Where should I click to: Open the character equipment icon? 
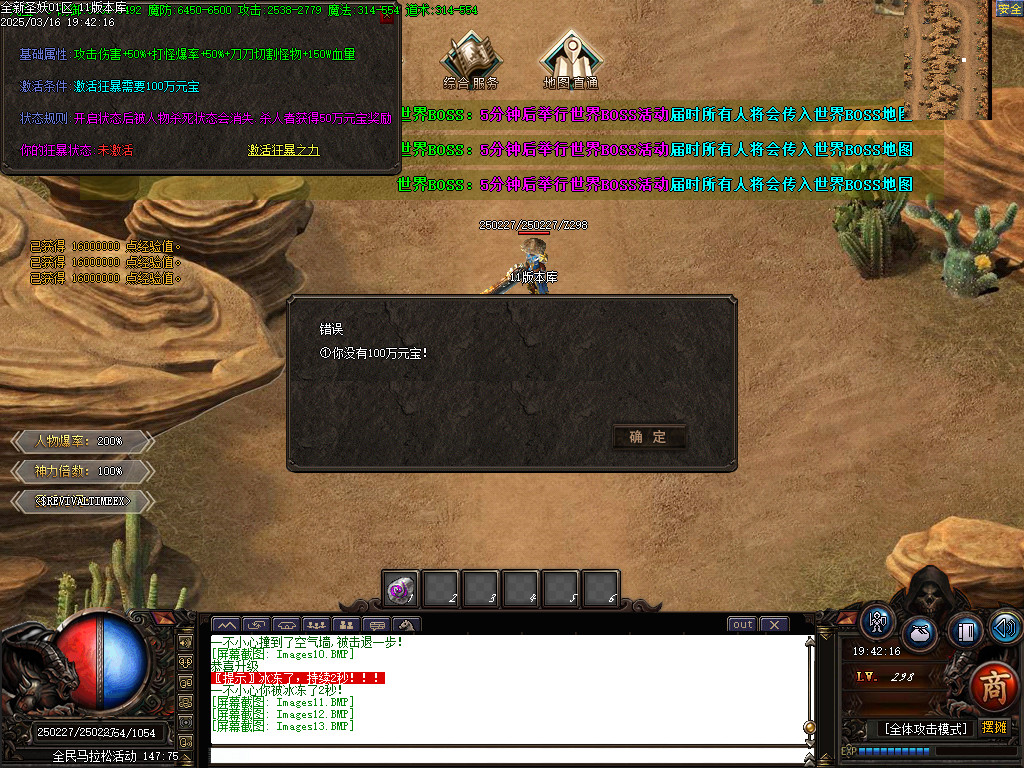[x=879, y=621]
